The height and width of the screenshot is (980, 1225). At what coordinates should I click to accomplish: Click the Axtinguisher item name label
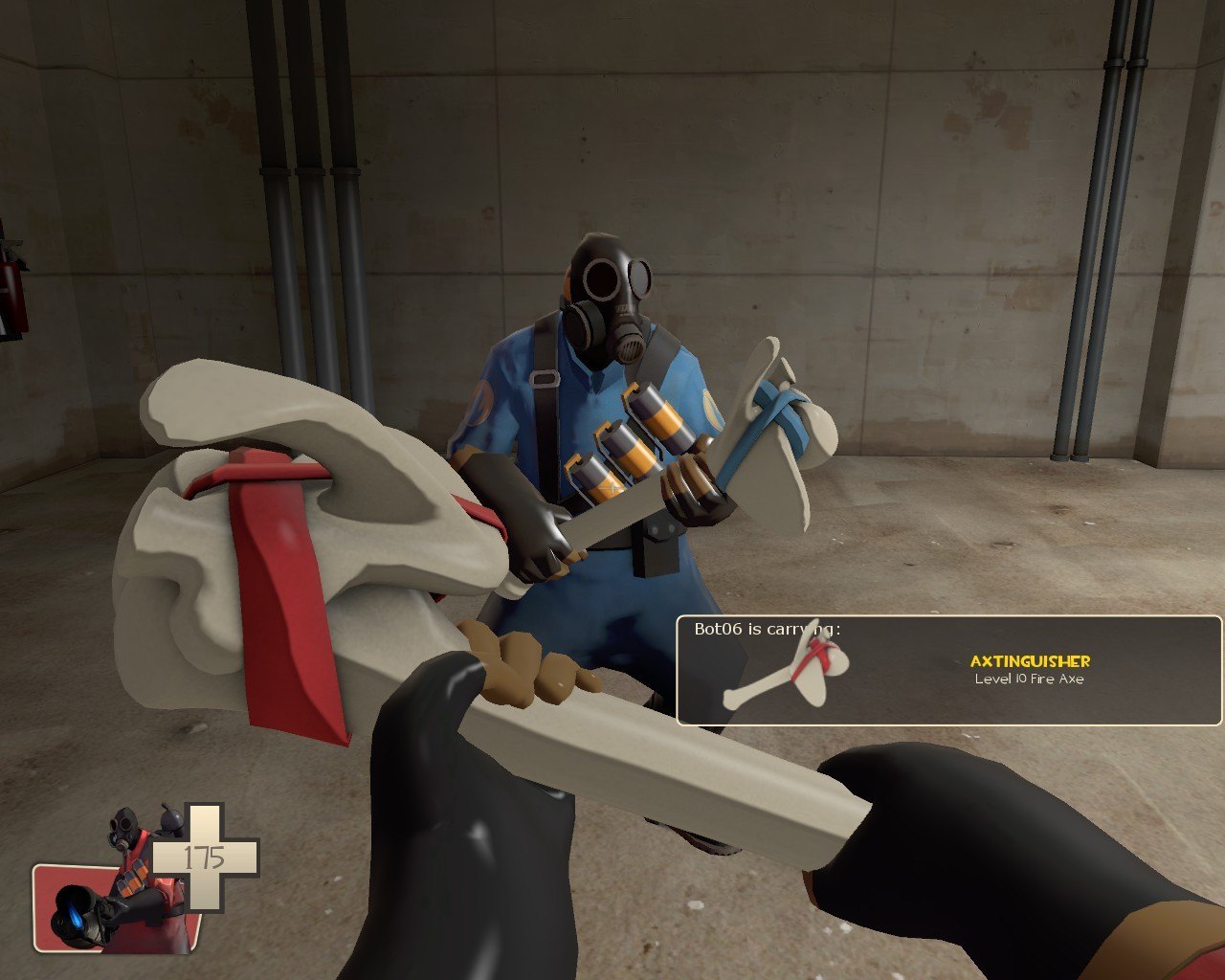tap(1030, 661)
